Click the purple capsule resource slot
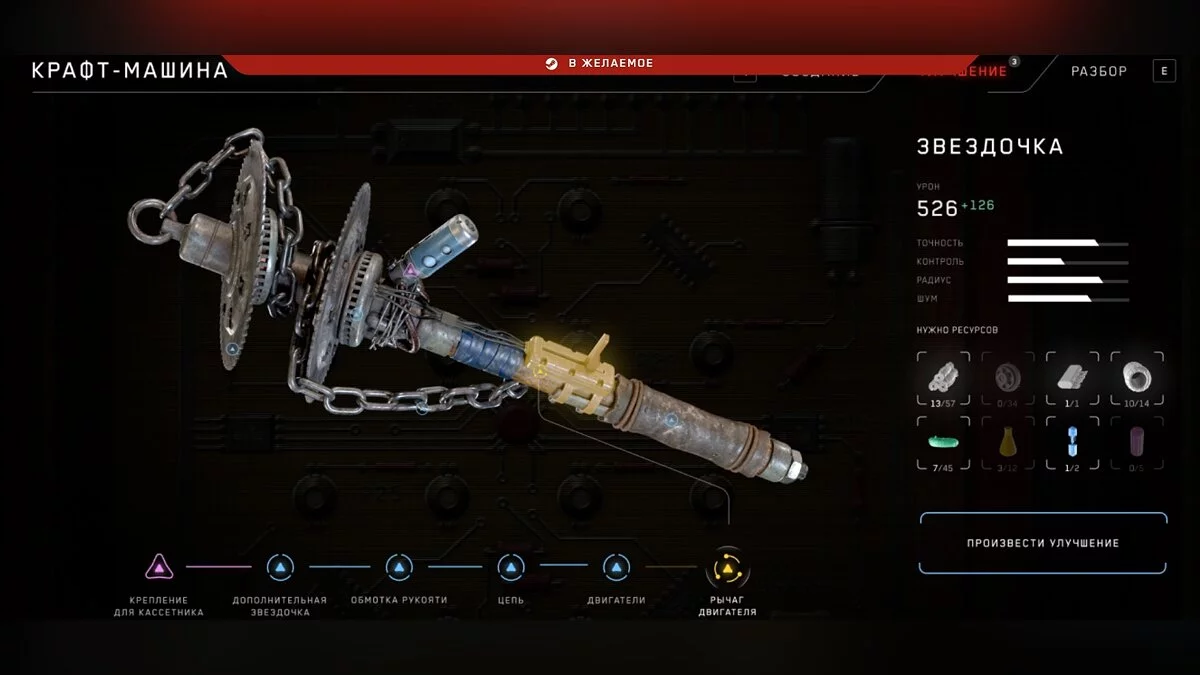The height and width of the screenshot is (675, 1200). click(1136, 441)
